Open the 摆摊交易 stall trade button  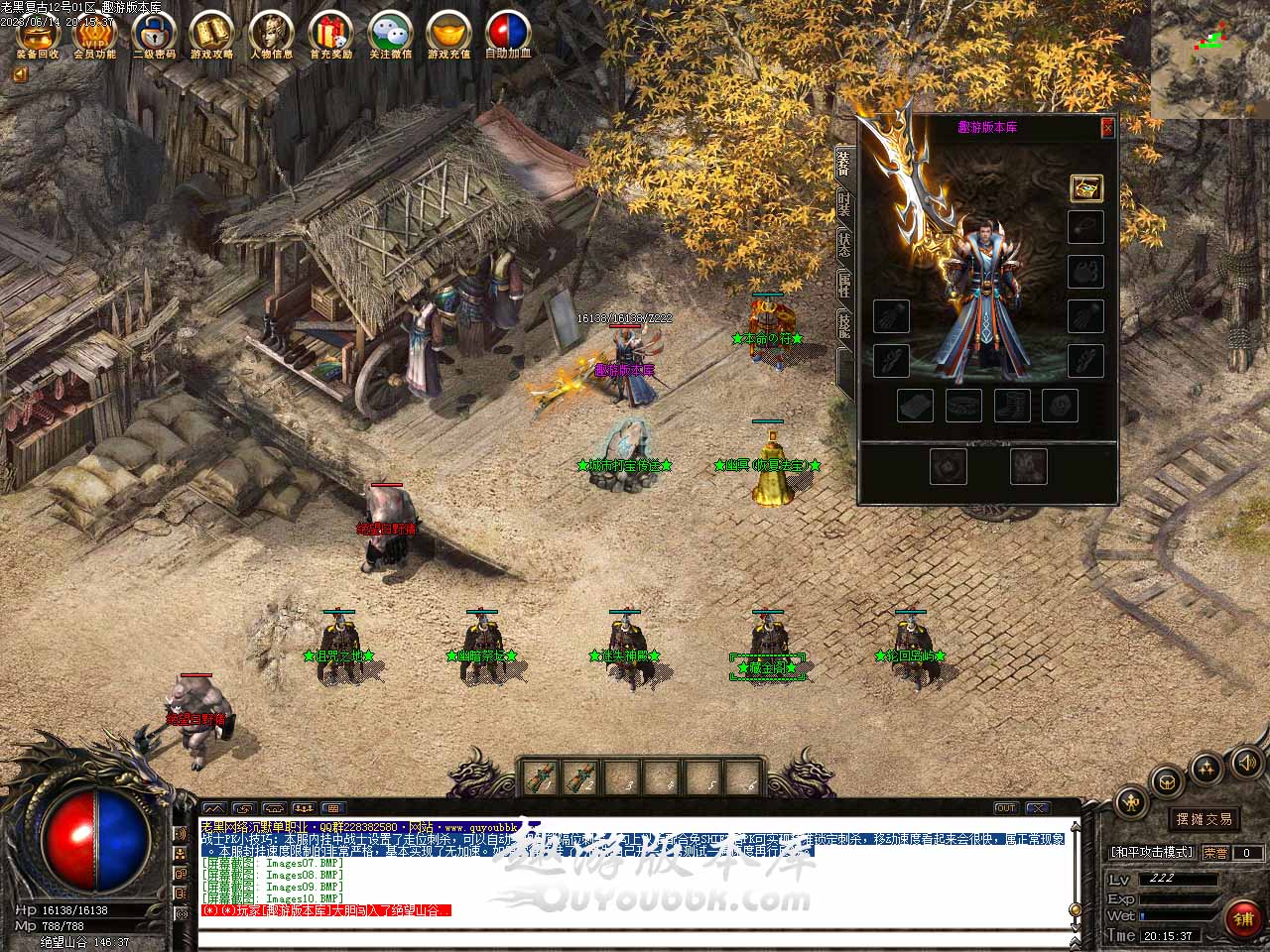pyautogui.click(x=1205, y=818)
